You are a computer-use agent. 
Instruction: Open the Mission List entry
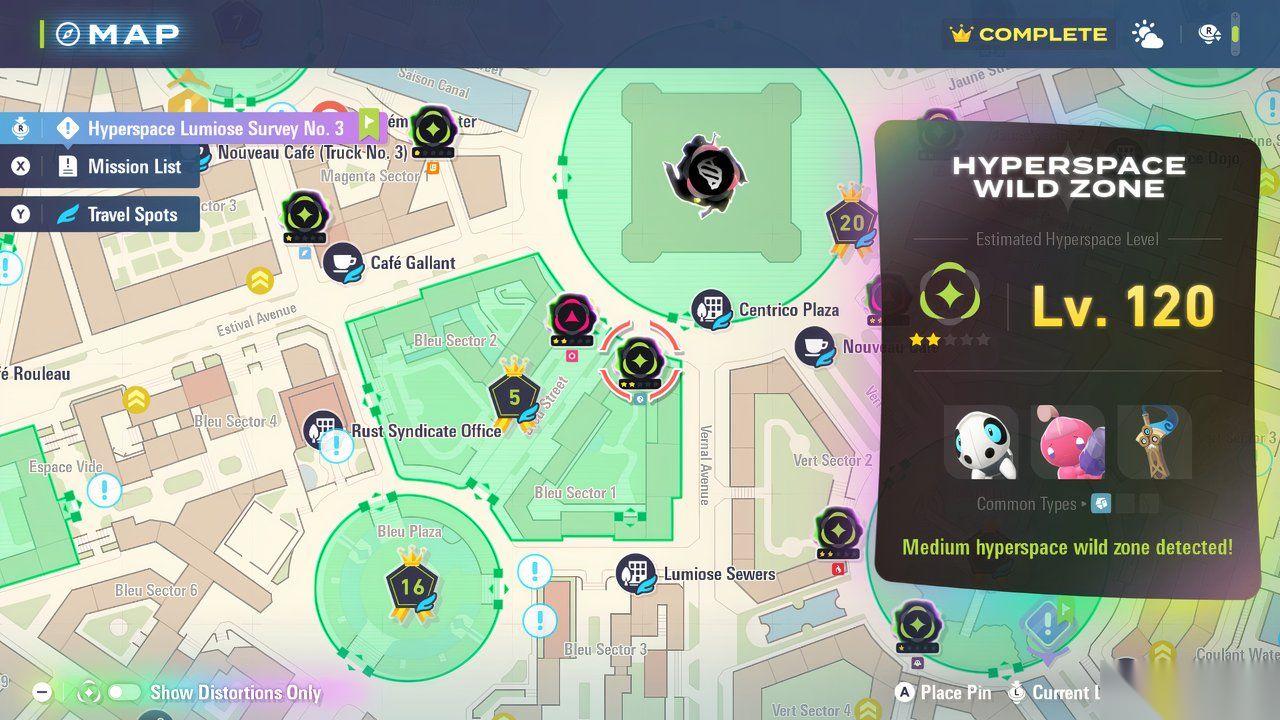click(x=134, y=167)
